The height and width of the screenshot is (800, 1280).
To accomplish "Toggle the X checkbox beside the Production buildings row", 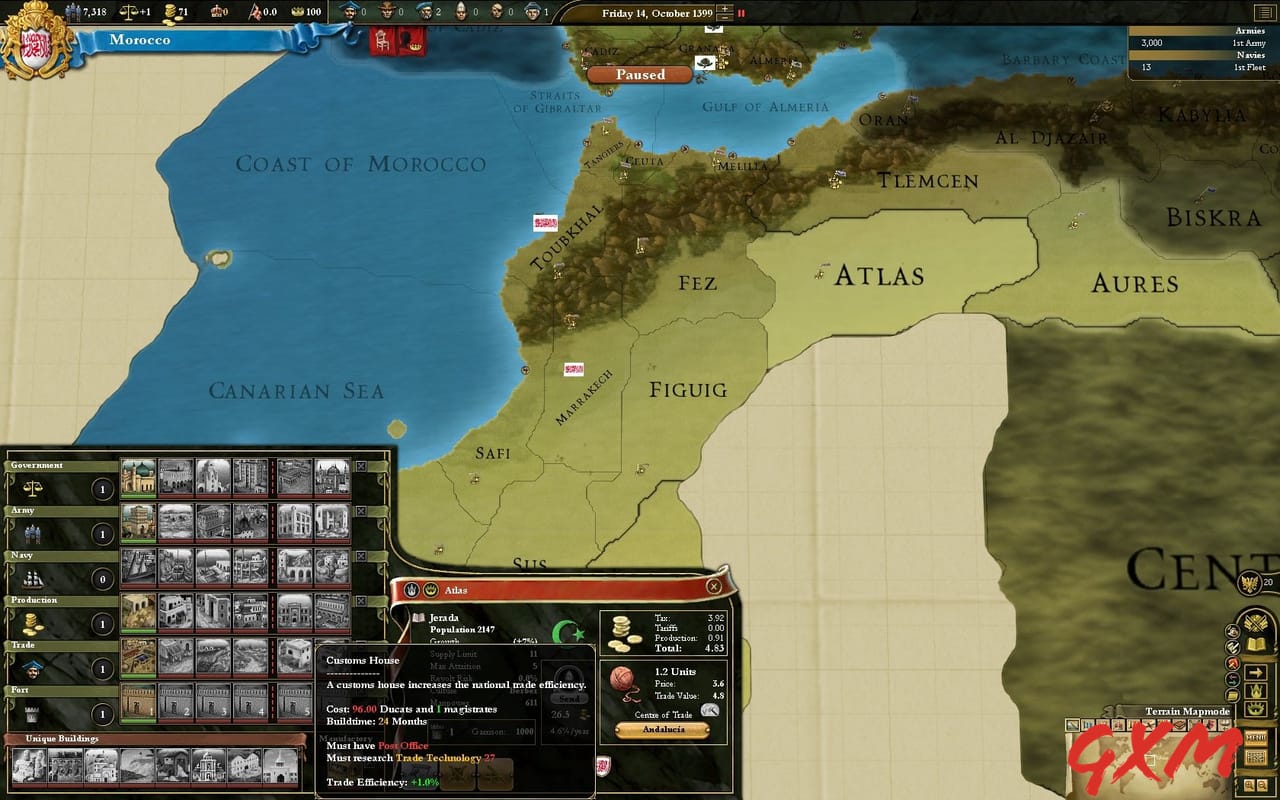I will (x=361, y=600).
